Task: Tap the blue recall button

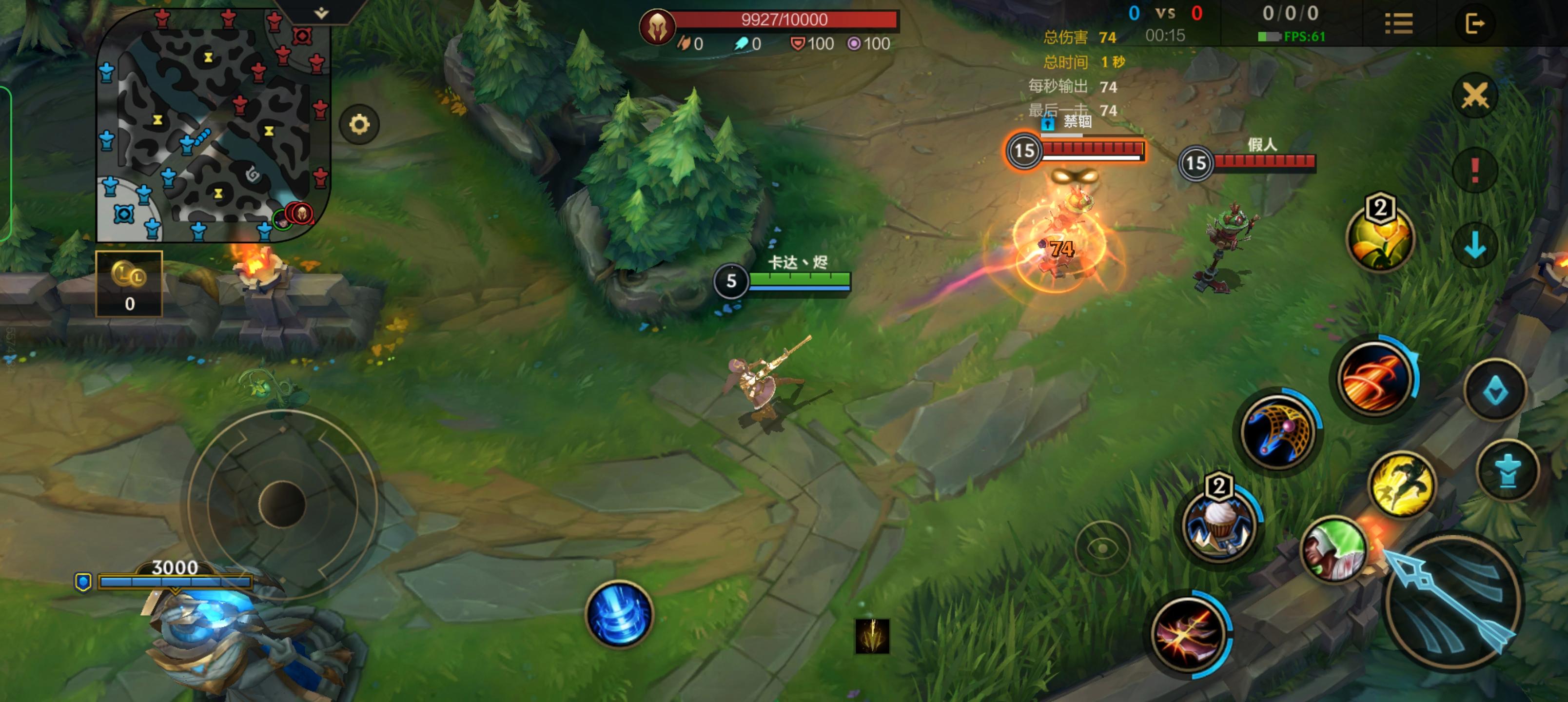Action: tap(619, 614)
